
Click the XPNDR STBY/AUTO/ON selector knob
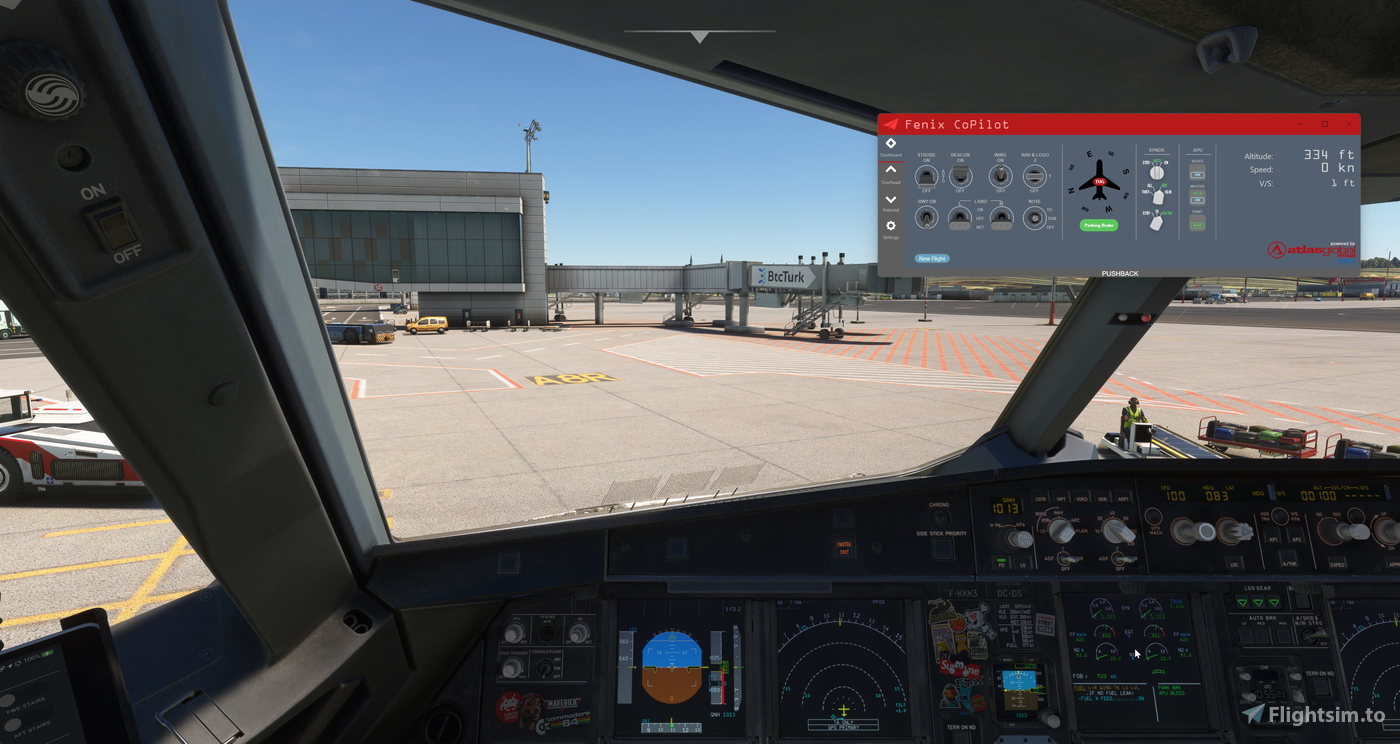coord(1156,172)
